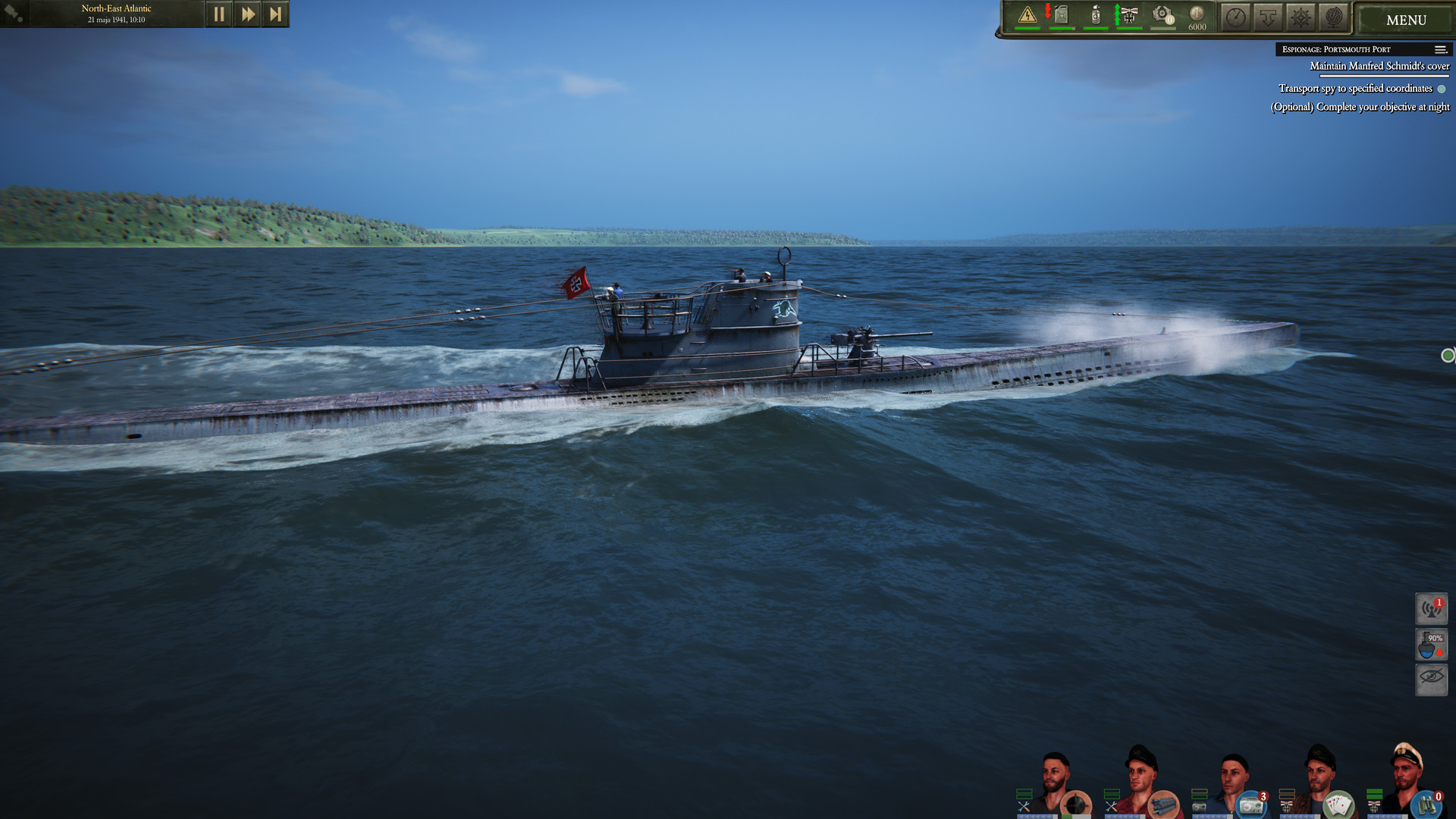Skip time forward with the fast-forward control
The width and height of the screenshot is (1456, 819).
(x=247, y=13)
